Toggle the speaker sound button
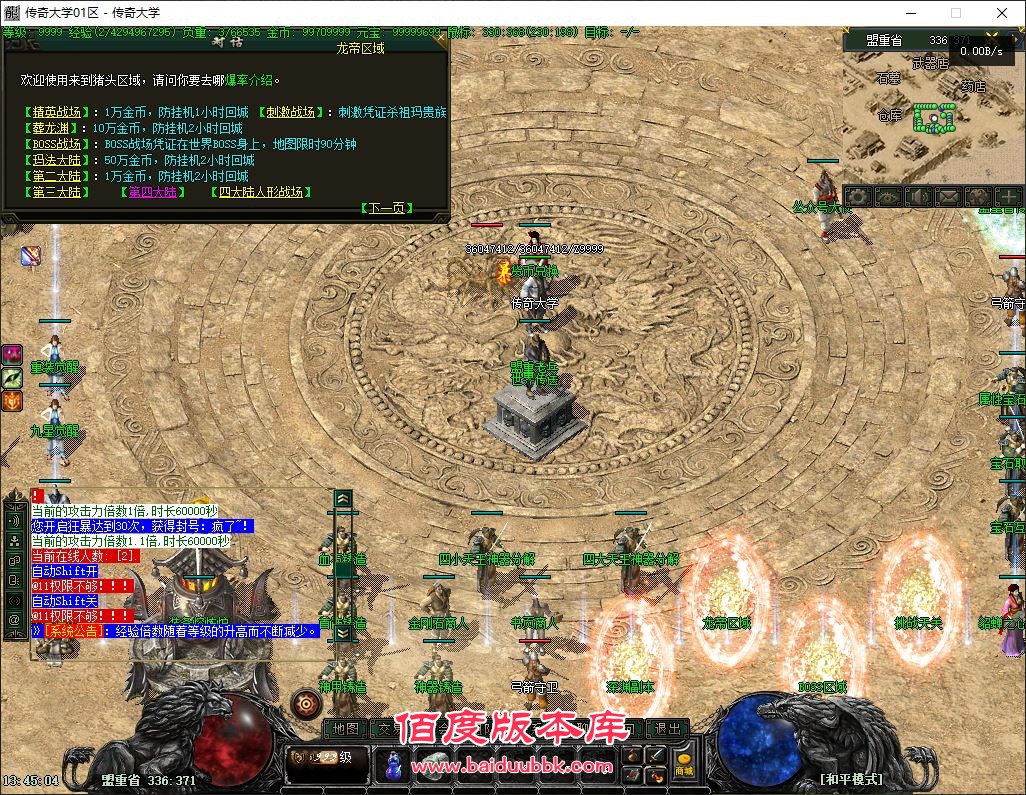 click(x=918, y=197)
